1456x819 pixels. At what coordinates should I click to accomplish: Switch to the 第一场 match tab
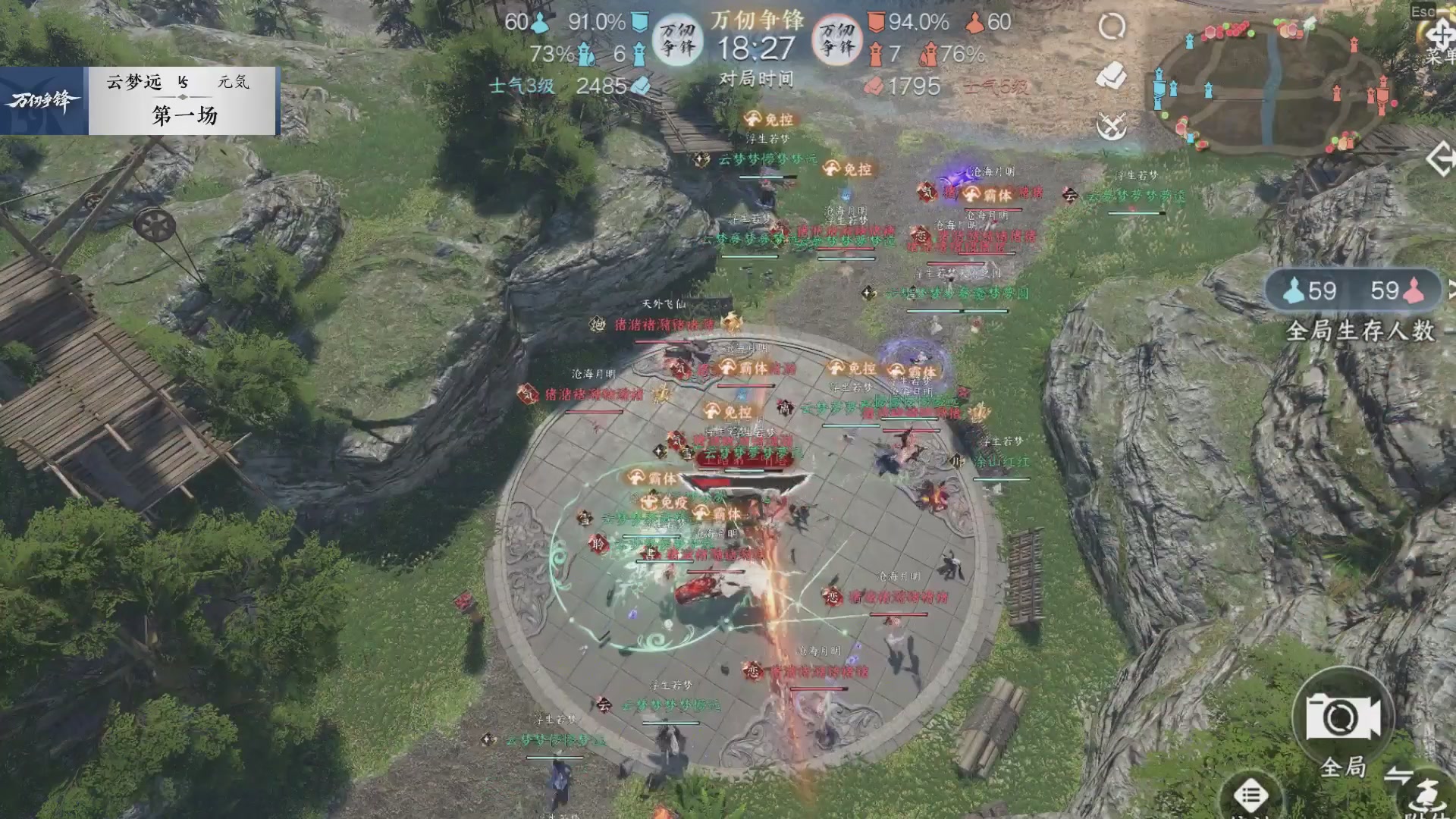click(185, 115)
